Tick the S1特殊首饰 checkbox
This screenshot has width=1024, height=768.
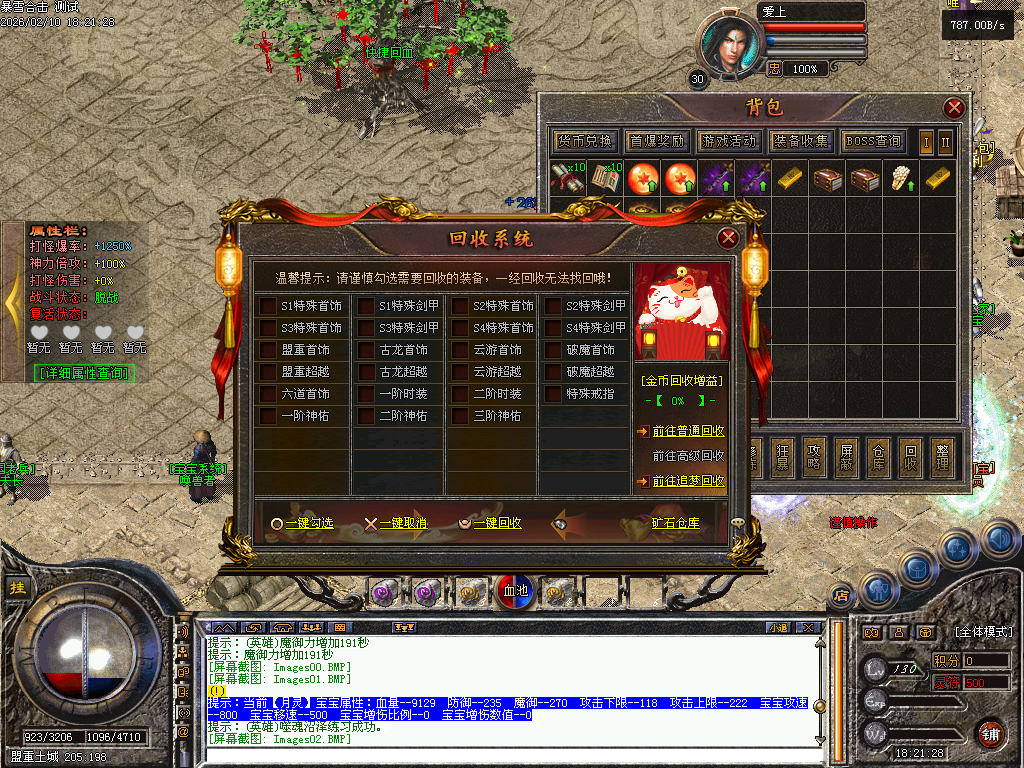click(x=268, y=306)
